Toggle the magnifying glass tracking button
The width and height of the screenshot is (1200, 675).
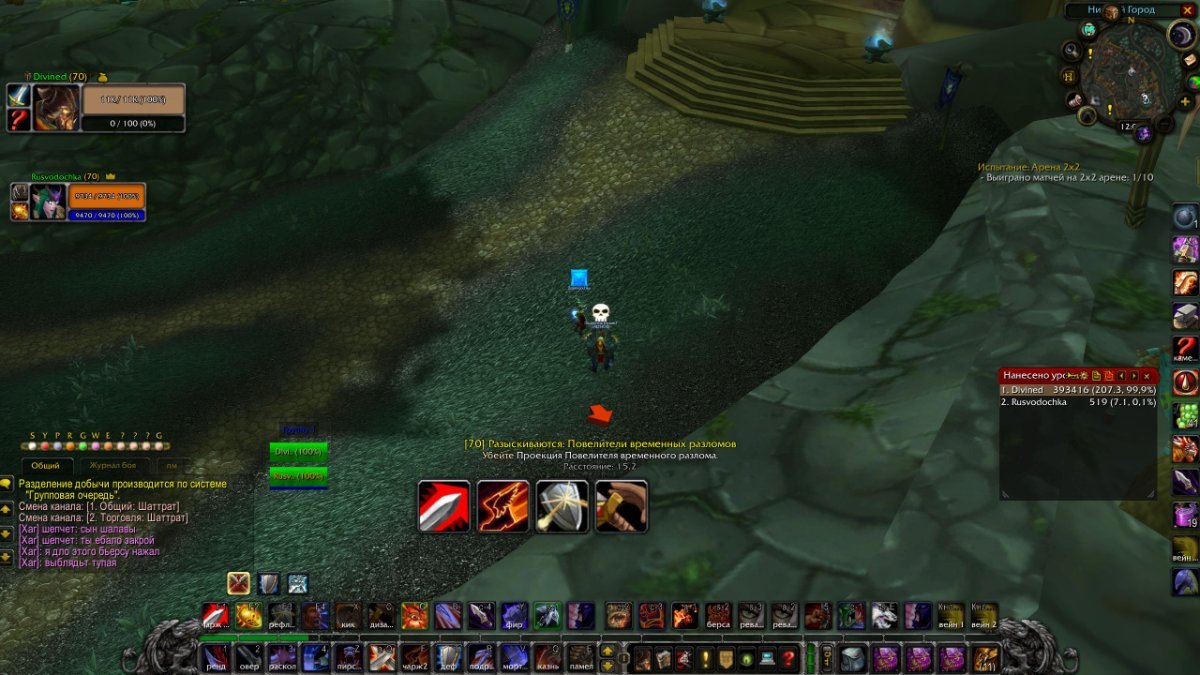1073,50
